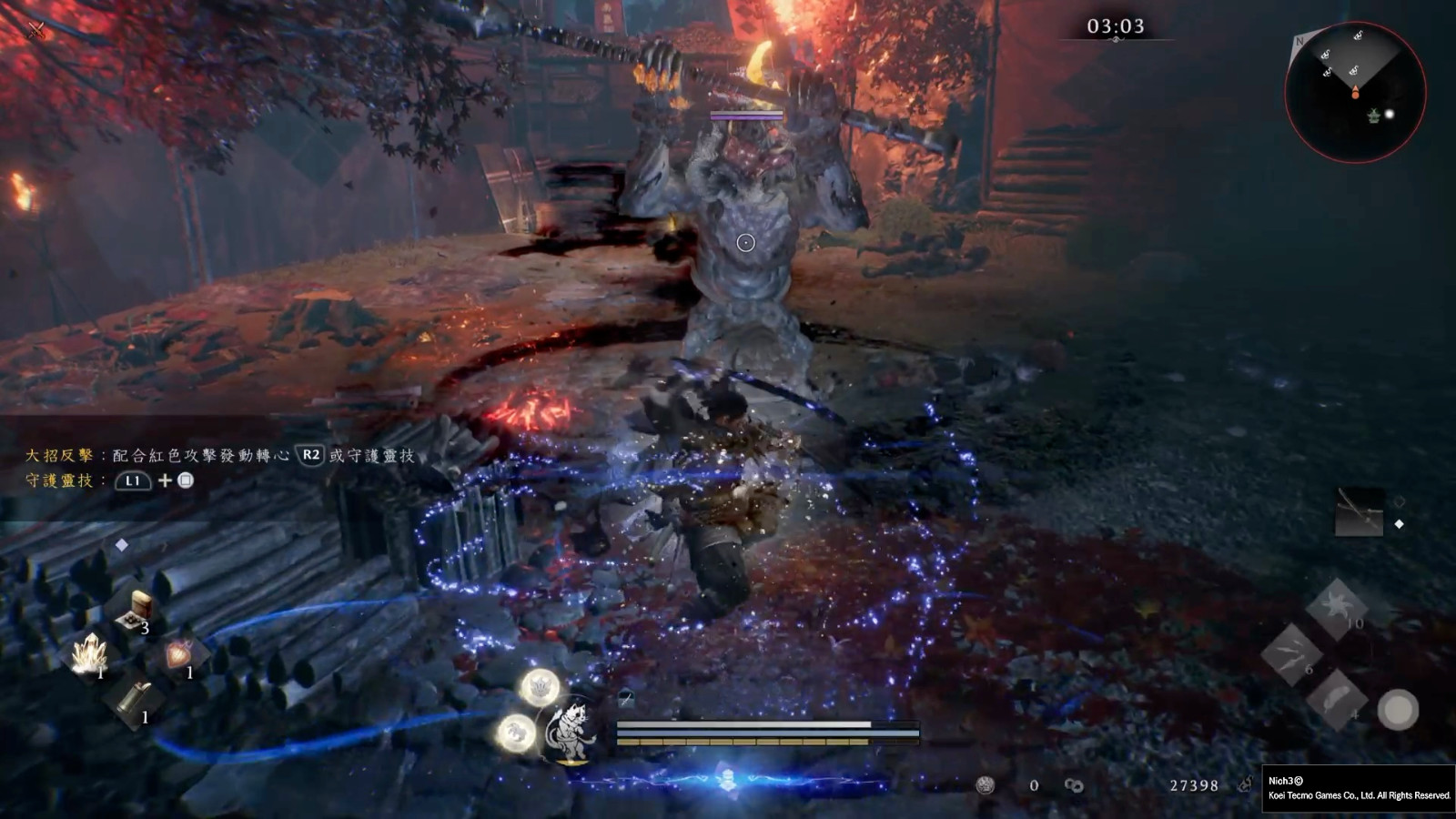Select the metal canister item slot
This screenshot has width=1456, height=819.
[135, 699]
